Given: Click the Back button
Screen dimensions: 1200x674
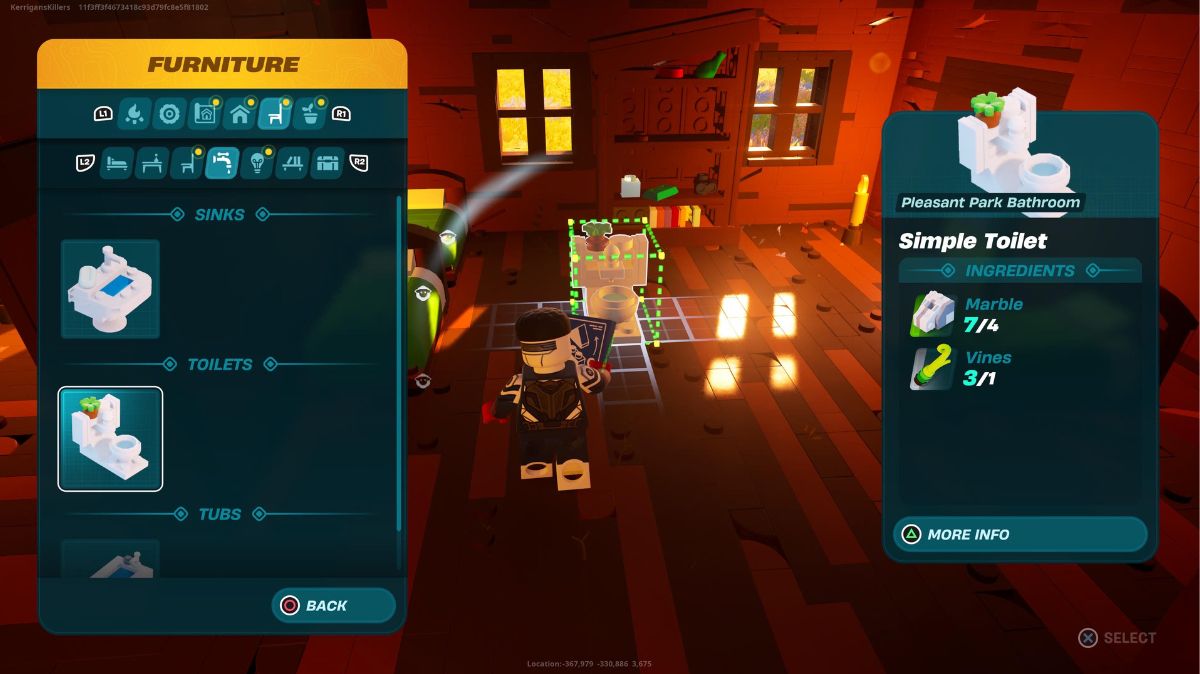Looking at the screenshot, I should (x=333, y=605).
